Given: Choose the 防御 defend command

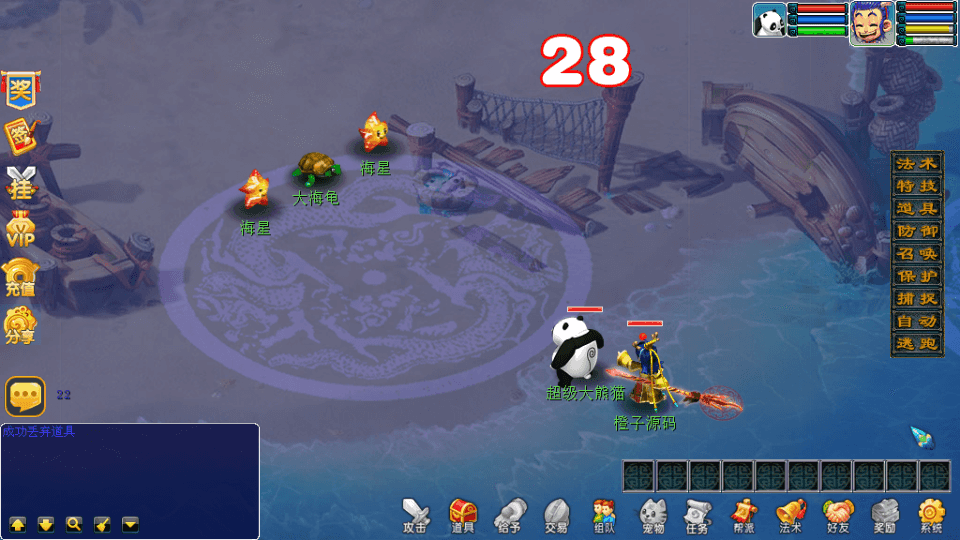Looking at the screenshot, I should [x=917, y=231].
